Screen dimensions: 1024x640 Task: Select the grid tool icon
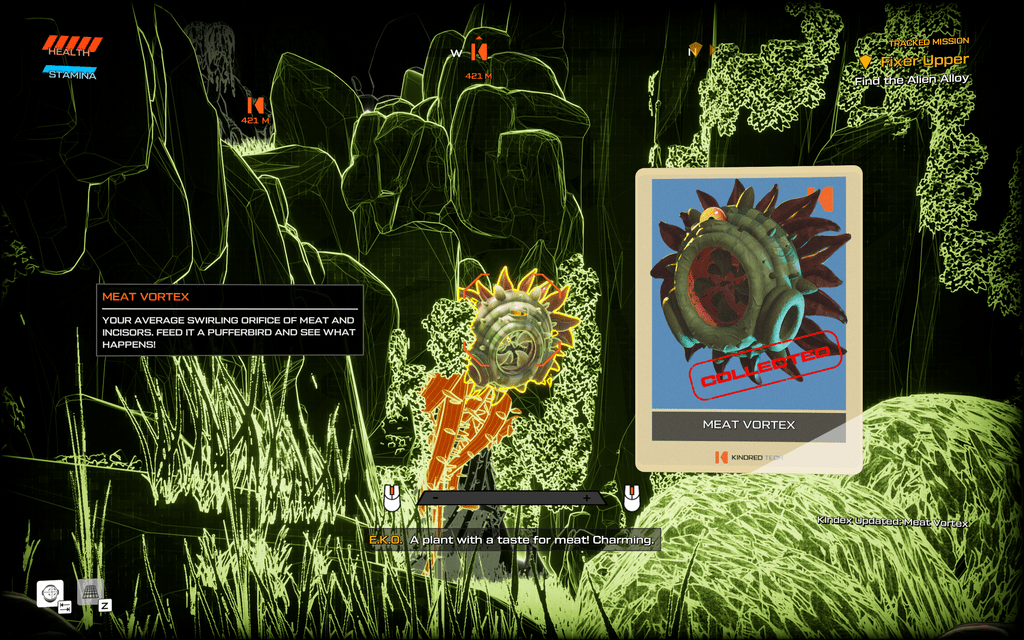[x=90, y=592]
